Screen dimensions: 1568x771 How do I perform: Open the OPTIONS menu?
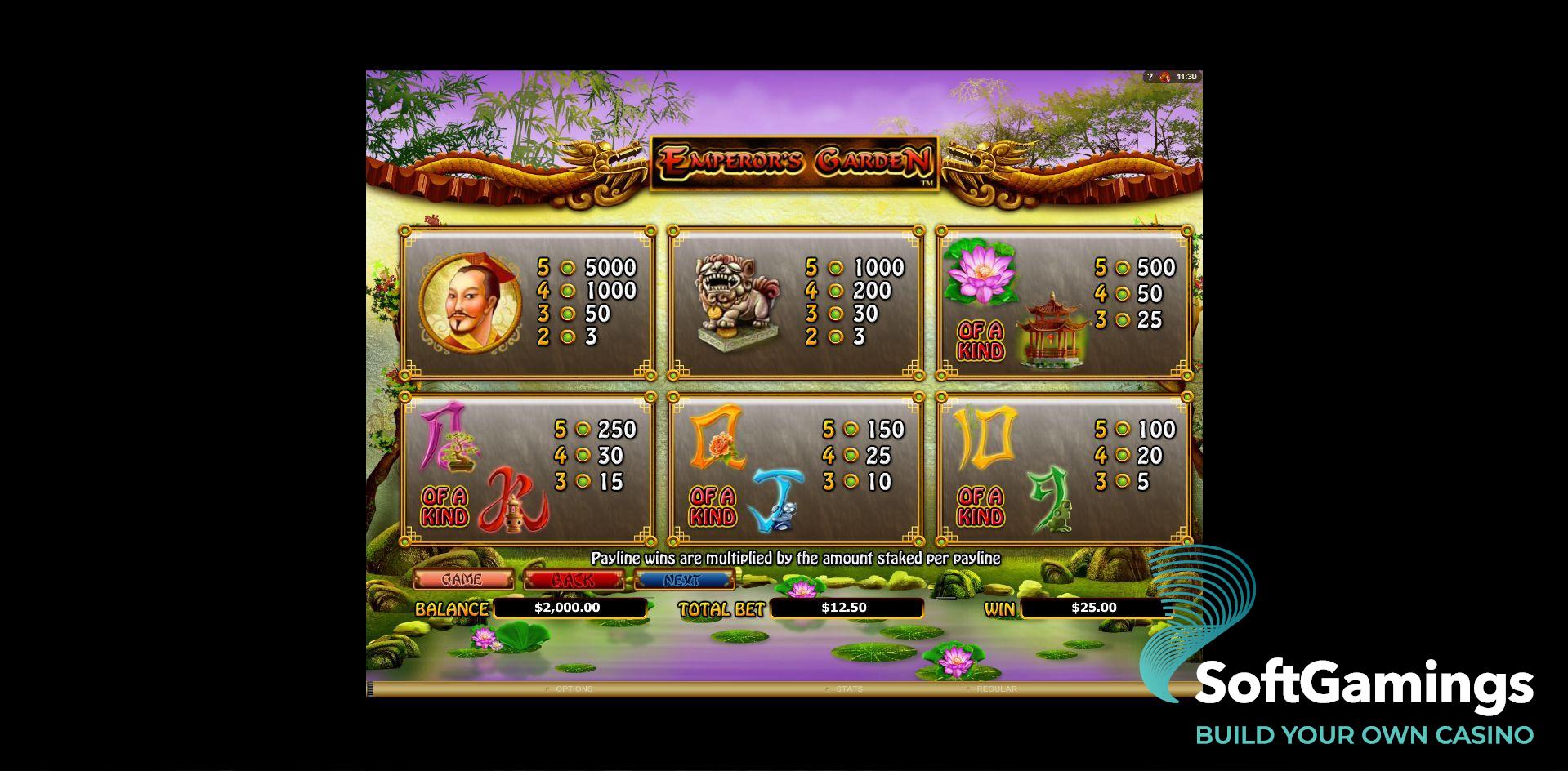click(x=574, y=689)
